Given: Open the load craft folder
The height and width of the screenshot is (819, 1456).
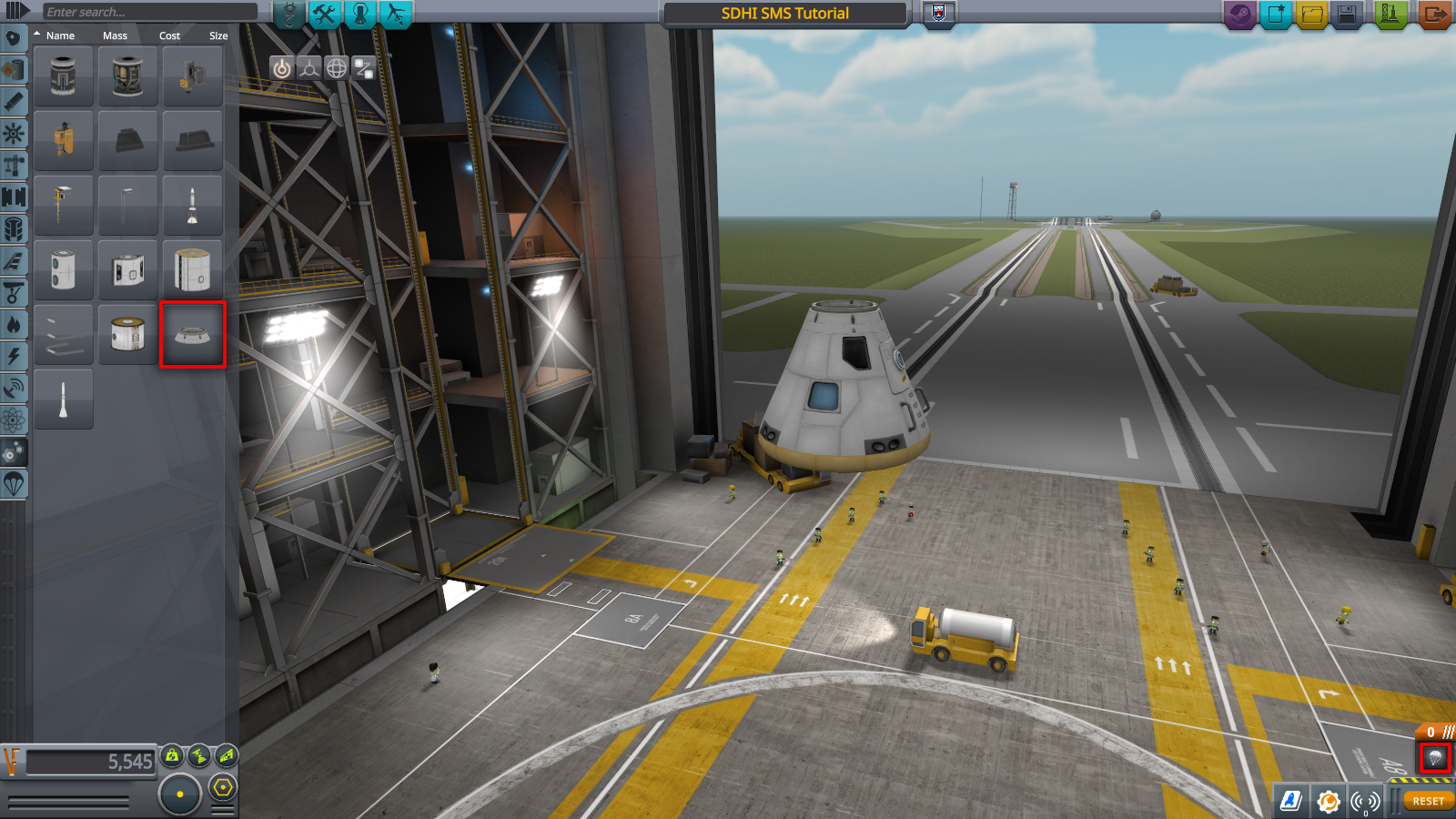Looking at the screenshot, I should [1311, 14].
